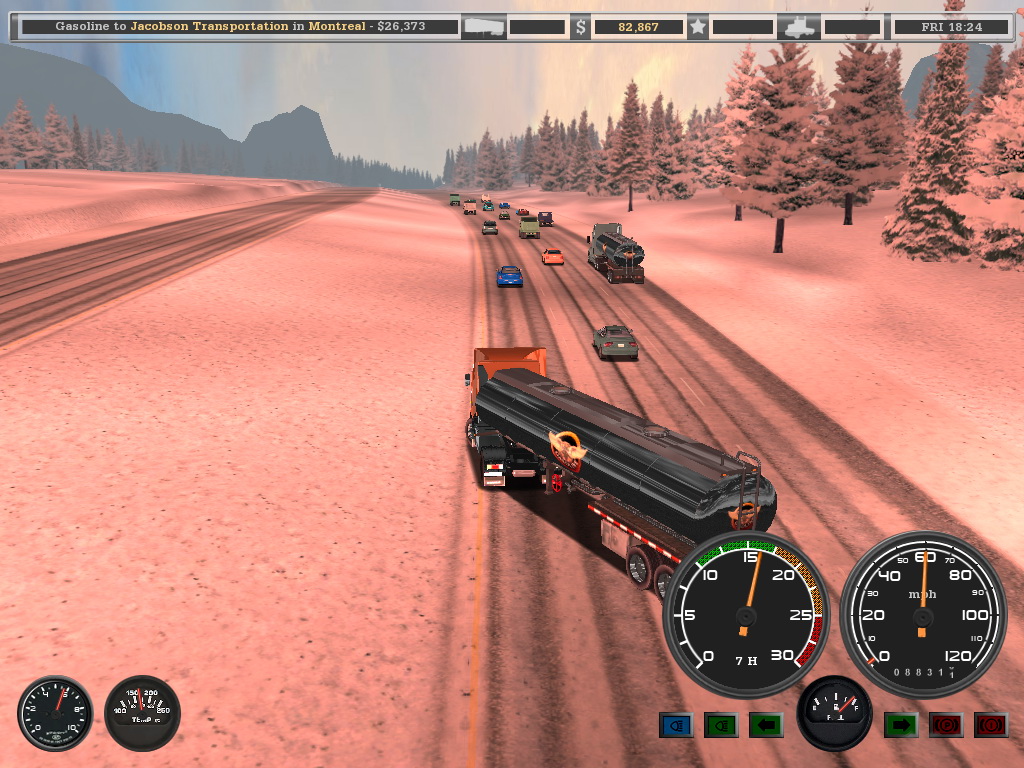
Task: Open the Gasoline delivery job summary
Action: [x=240, y=27]
